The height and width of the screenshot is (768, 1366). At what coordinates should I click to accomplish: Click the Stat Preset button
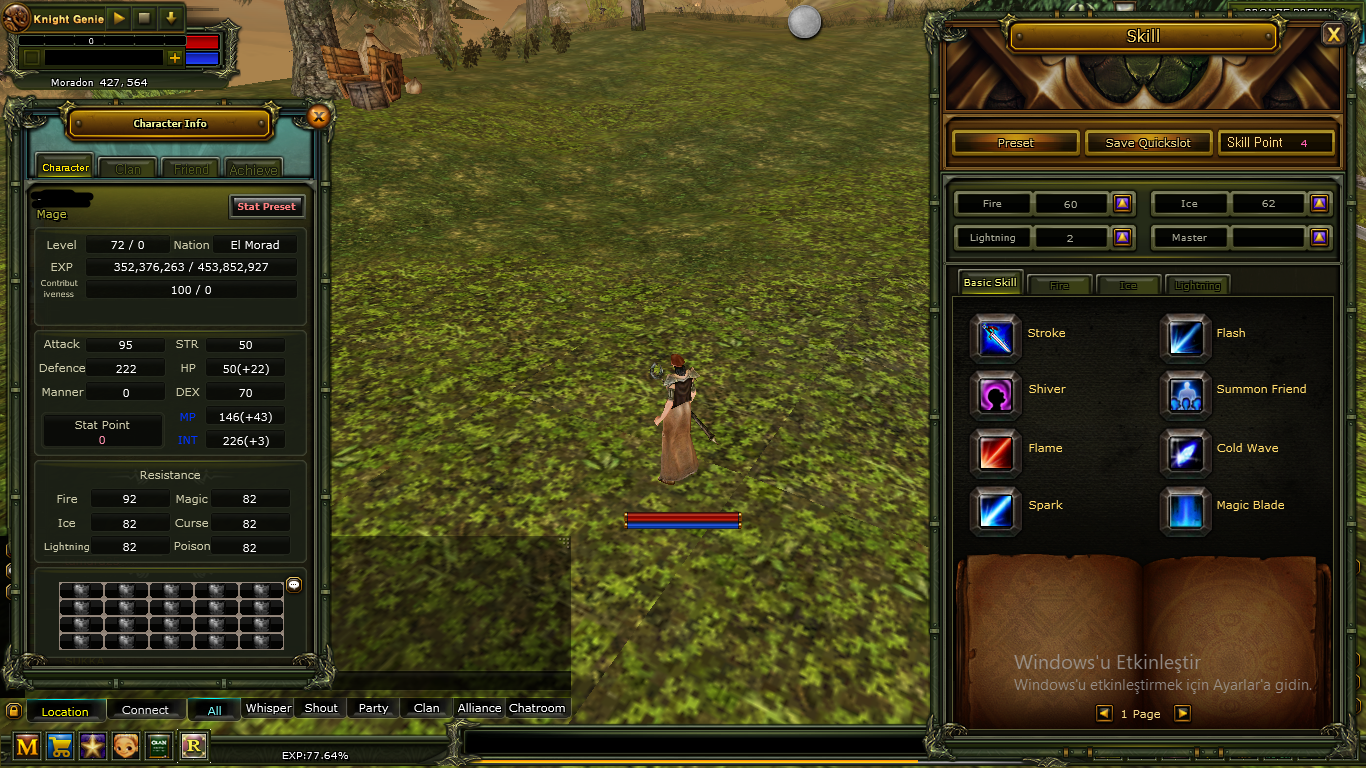click(267, 206)
